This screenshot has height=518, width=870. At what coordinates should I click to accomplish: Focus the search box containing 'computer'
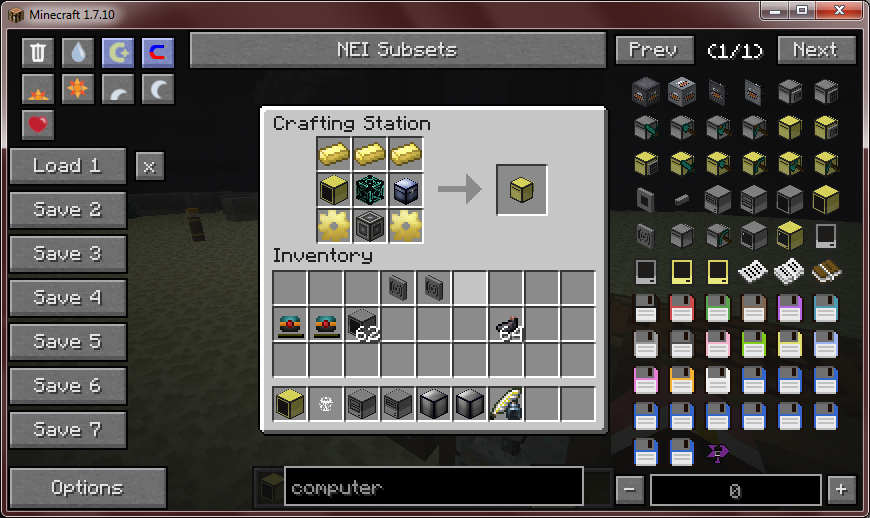point(433,488)
